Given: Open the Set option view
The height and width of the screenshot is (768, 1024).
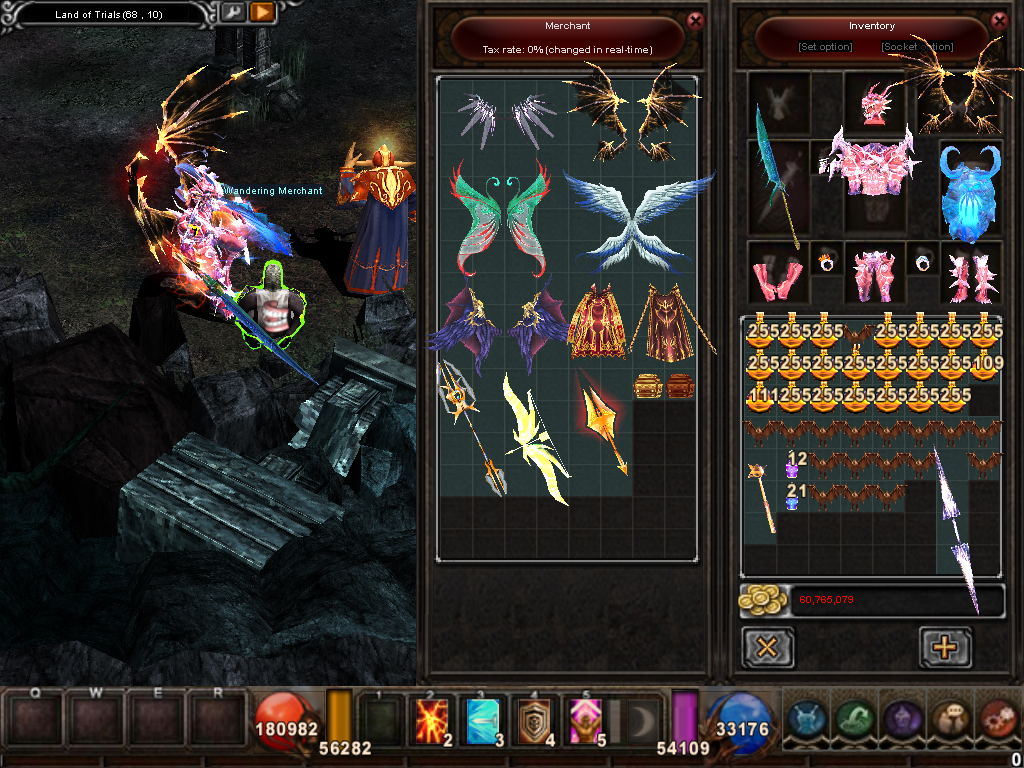Looking at the screenshot, I should coord(825,47).
